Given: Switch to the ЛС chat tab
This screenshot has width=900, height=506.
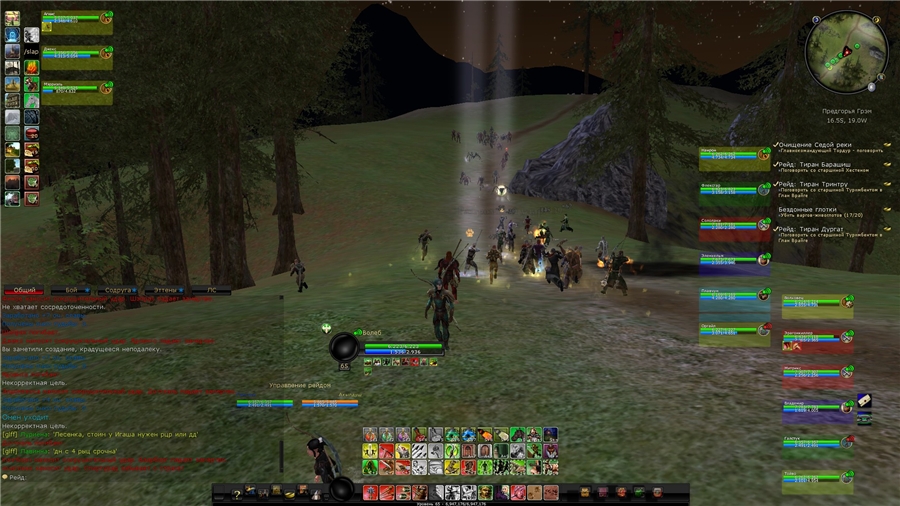Looking at the screenshot, I should tap(212, 290).
